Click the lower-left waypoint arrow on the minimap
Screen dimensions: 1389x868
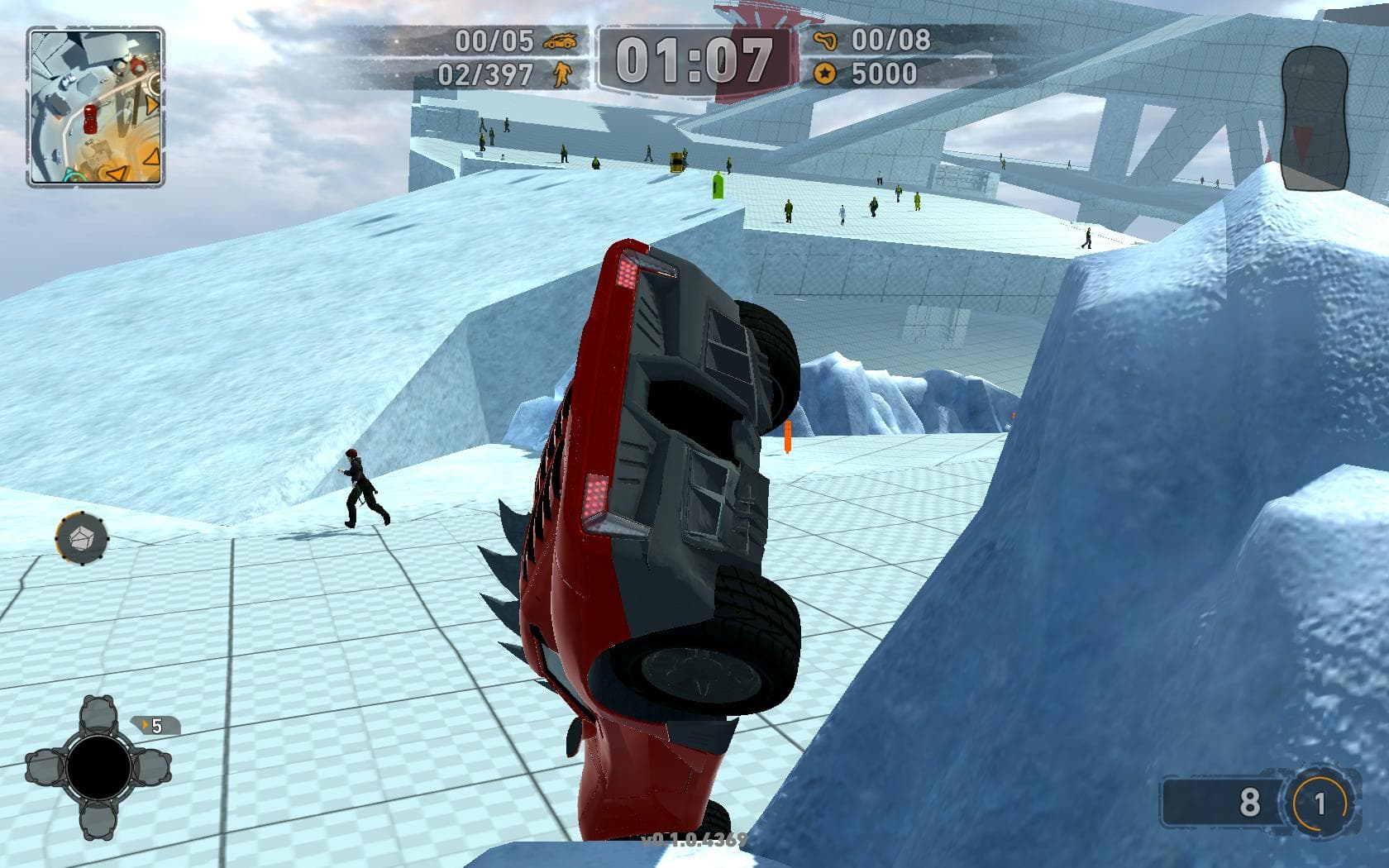click(116, 172)
